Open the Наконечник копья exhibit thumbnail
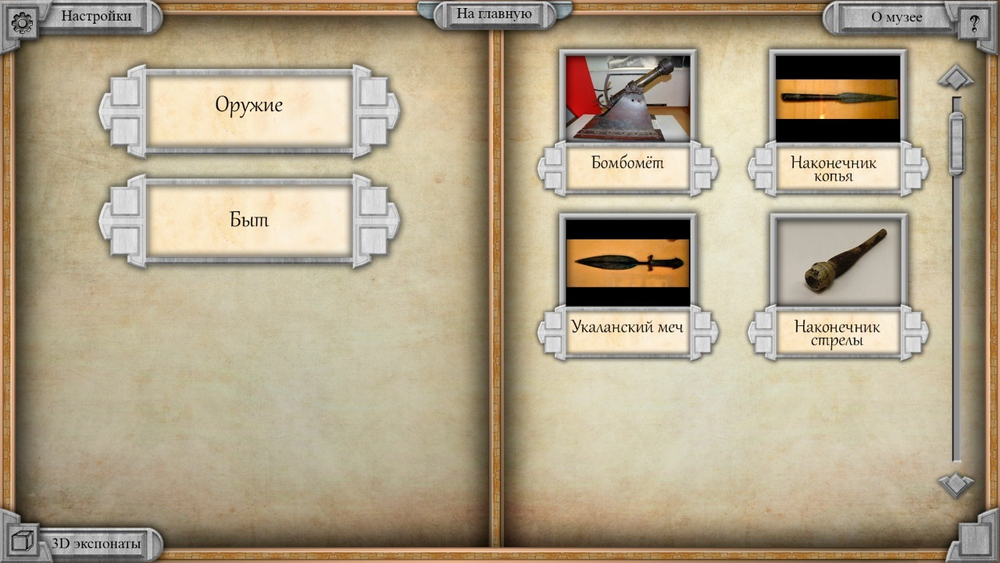 (x=838, y=97)
